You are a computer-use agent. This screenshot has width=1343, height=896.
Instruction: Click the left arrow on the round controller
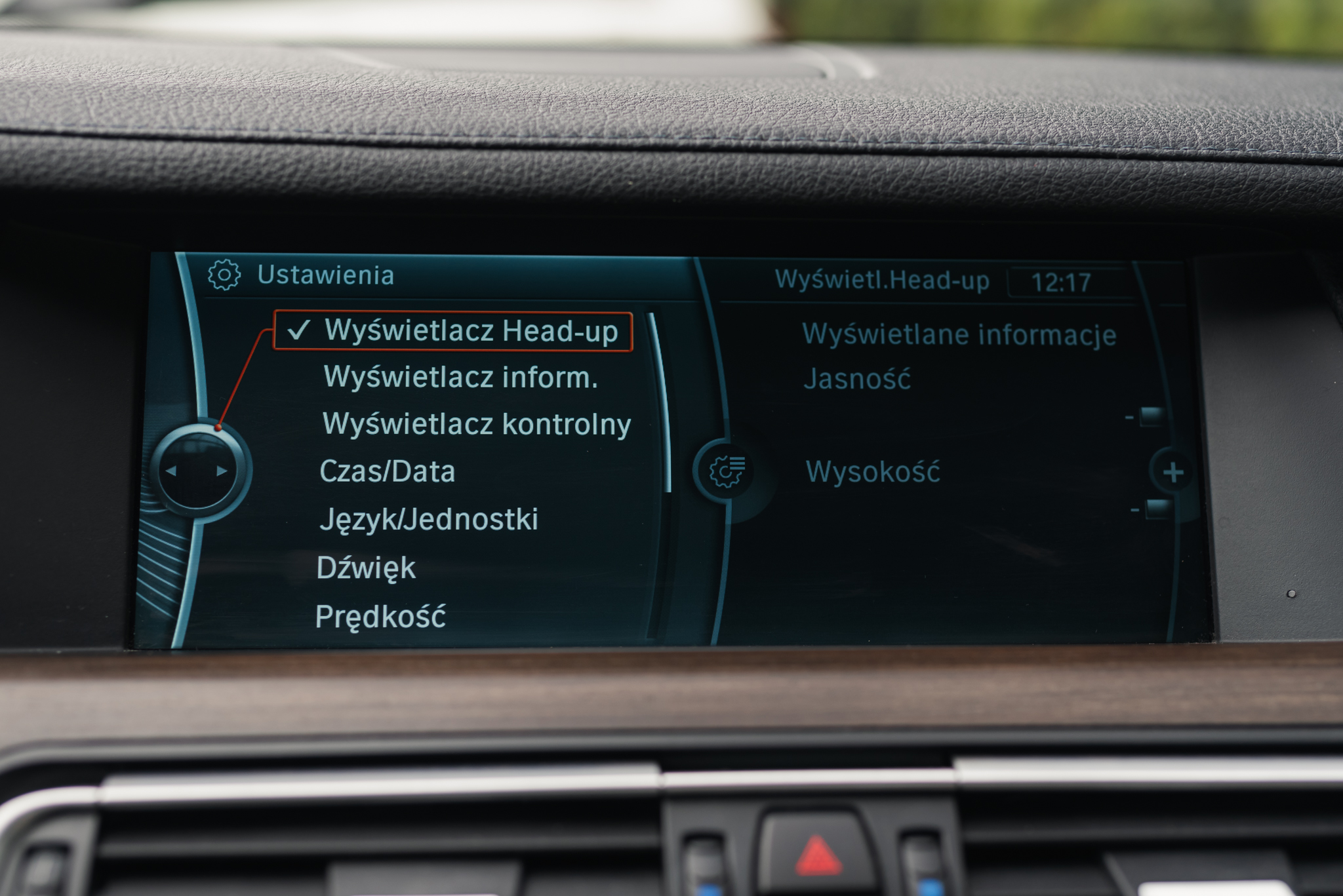click(x=171, y=471)
